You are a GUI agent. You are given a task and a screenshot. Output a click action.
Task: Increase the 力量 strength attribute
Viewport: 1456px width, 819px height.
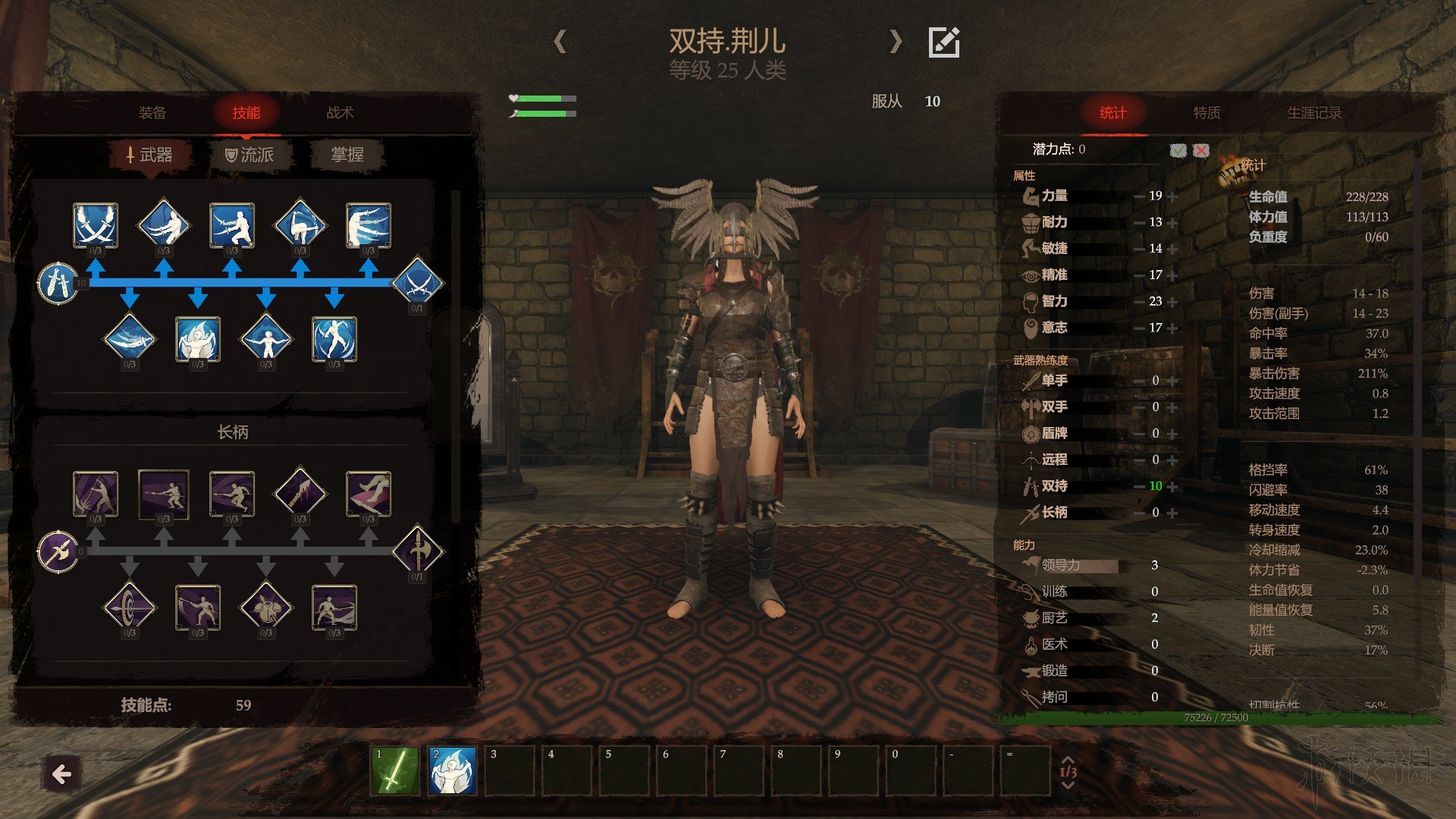(x=1173, y=196)
